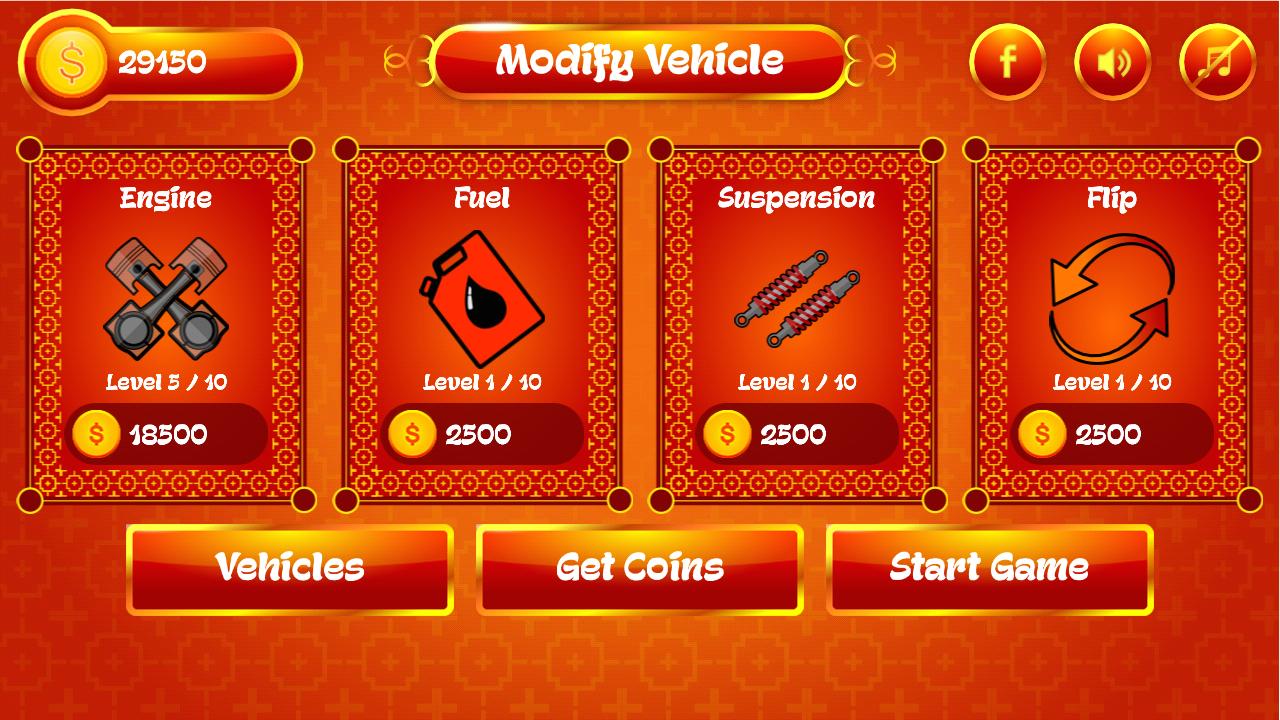
Task: Mute sound using the speaker icon
Action: [1111, 61]
